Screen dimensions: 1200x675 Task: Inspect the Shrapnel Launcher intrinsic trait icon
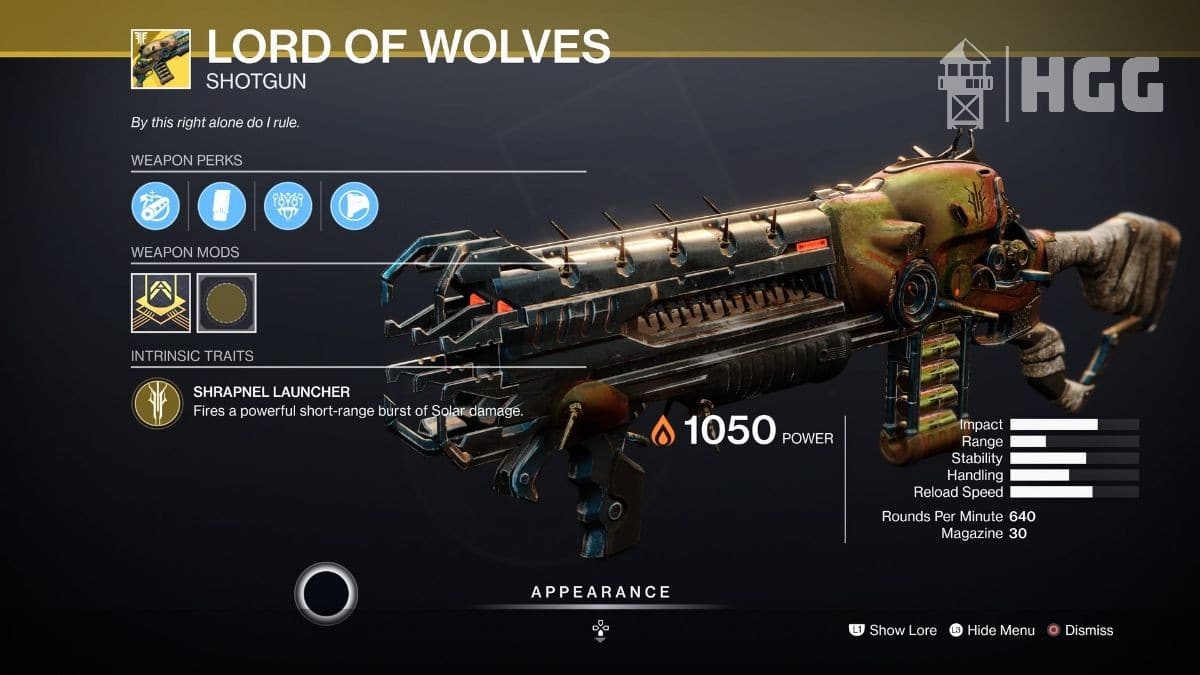[x=156, y=402]
